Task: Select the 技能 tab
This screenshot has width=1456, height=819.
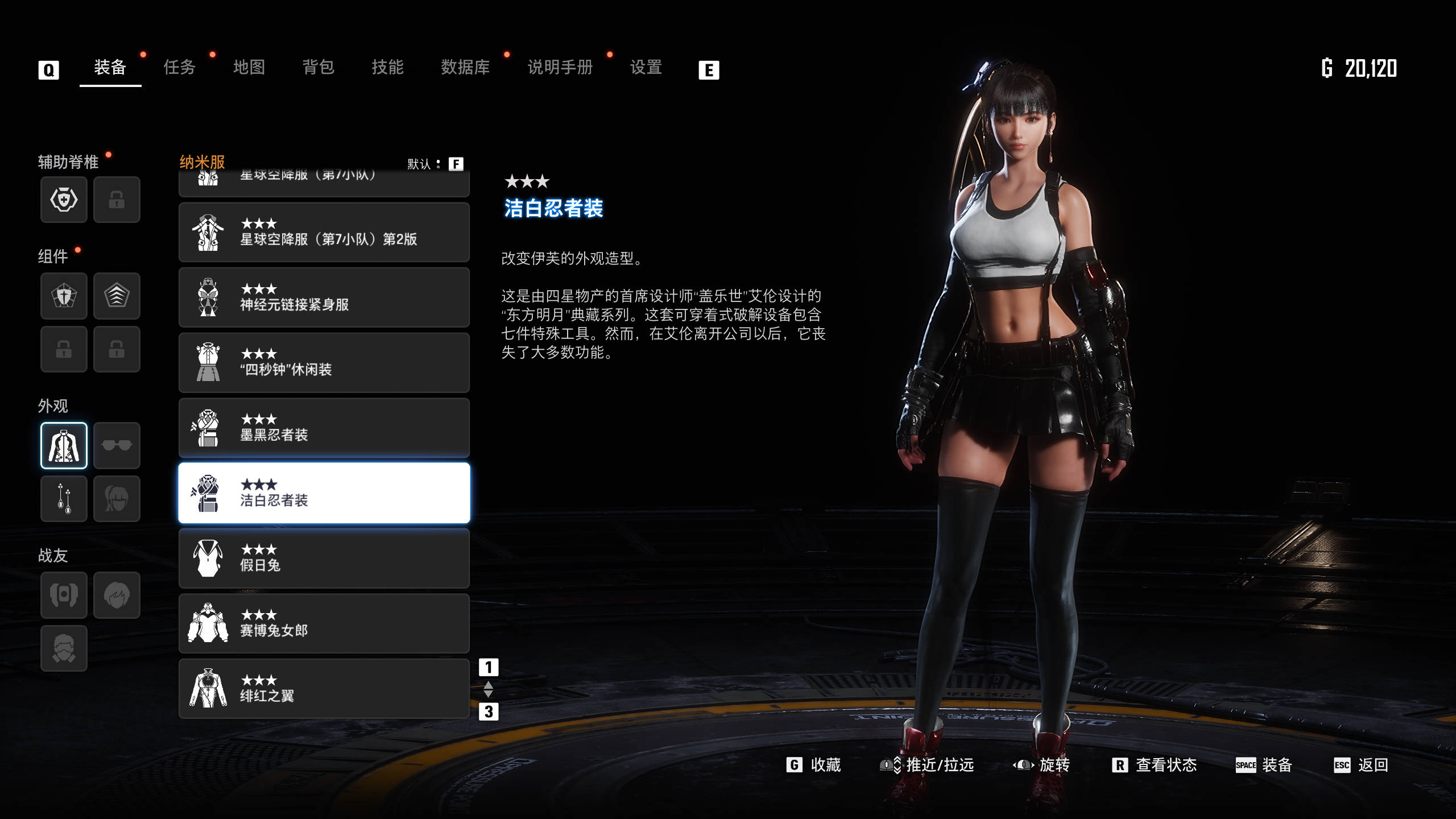Action: [387, 67]
